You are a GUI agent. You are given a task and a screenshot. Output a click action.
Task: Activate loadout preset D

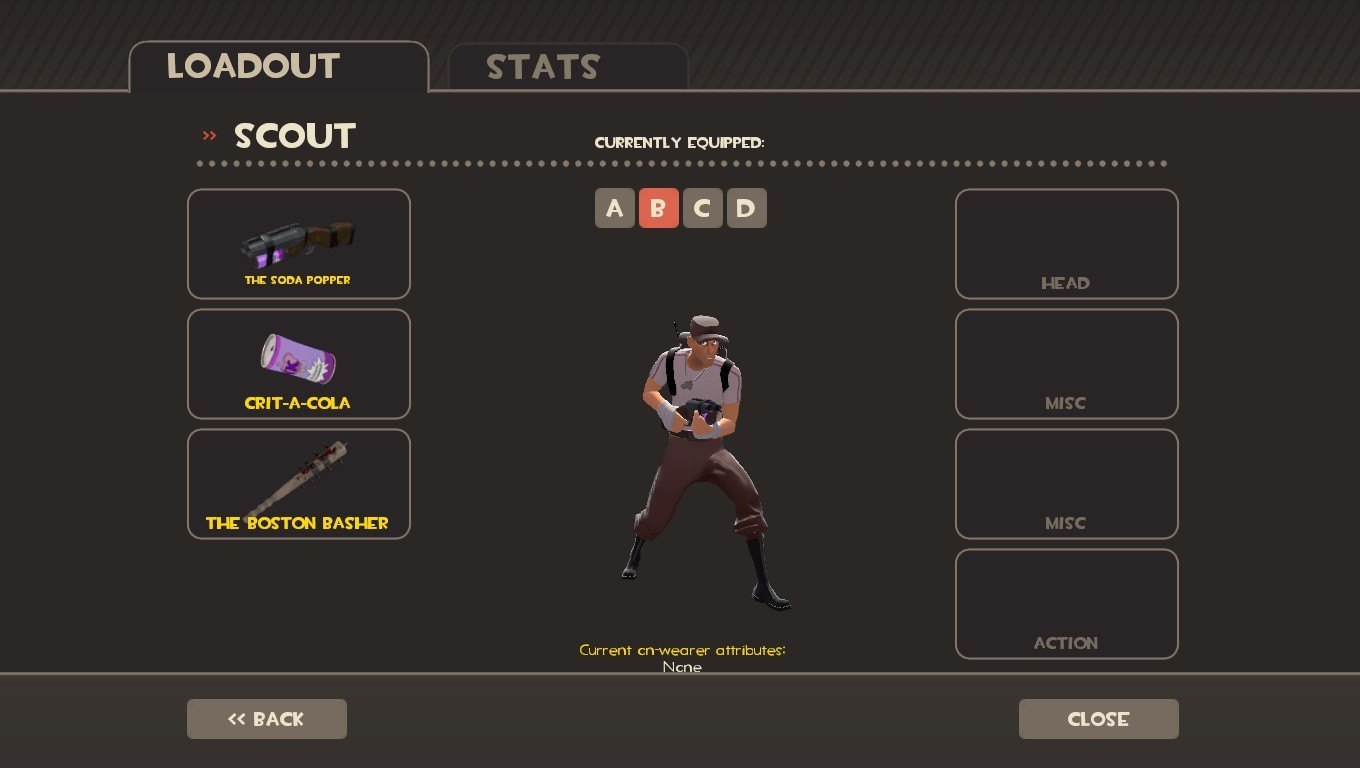[x=747, y=208]
